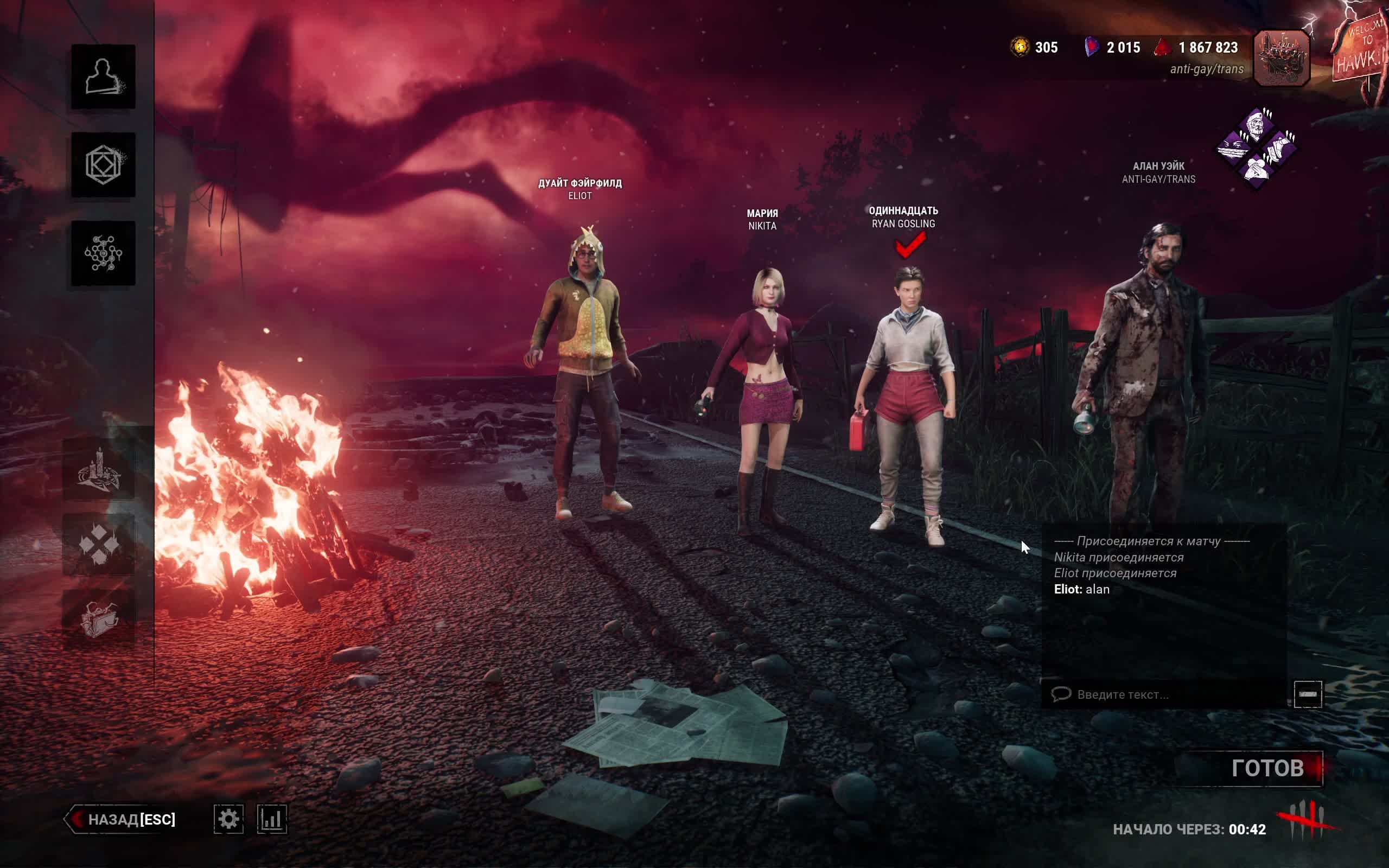Open the loadout hexagon menu

(x=103, y=165)
